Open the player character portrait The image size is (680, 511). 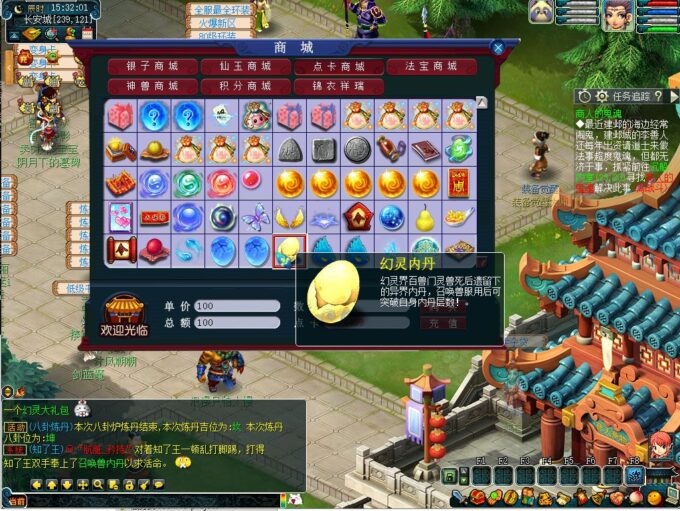(x=616, y=14)
